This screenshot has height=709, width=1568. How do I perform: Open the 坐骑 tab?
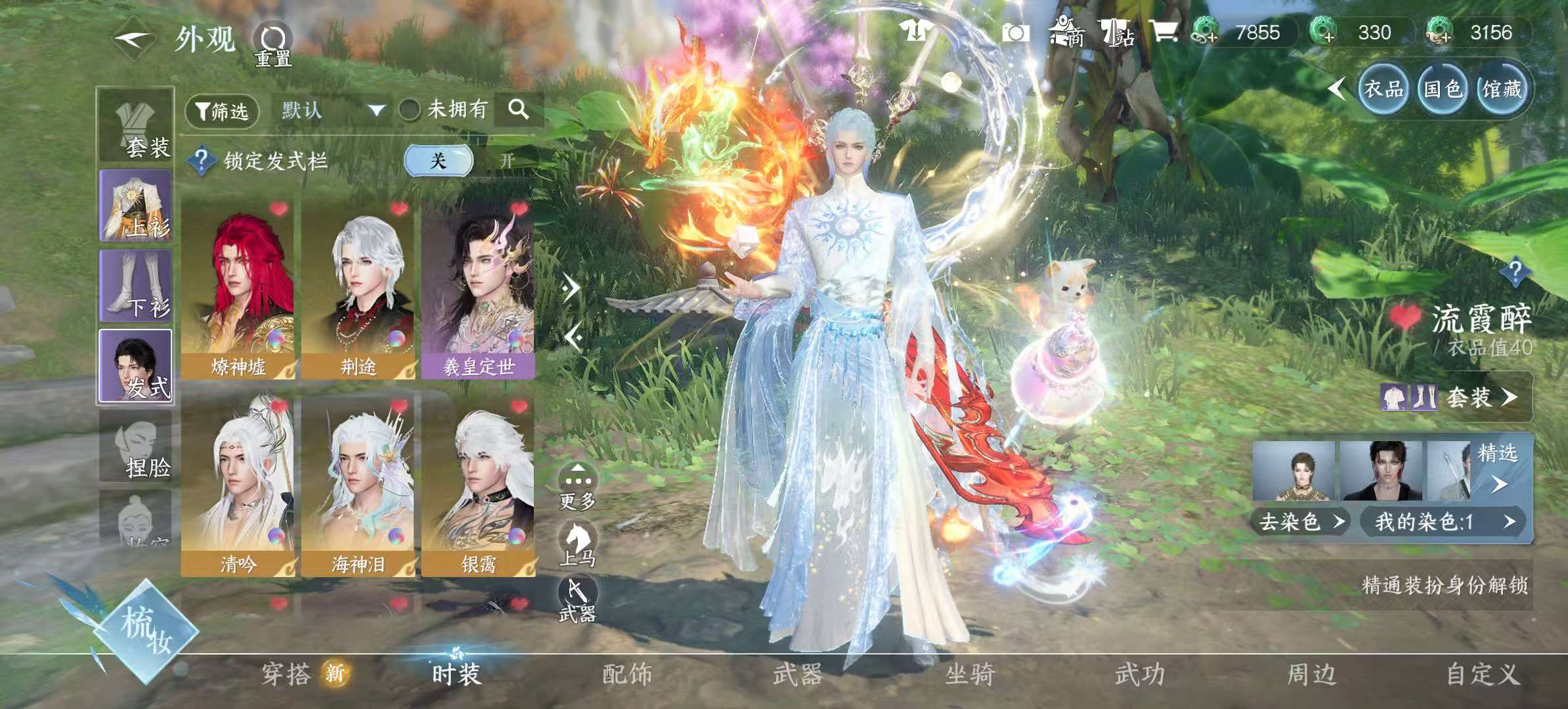[970, 674]
